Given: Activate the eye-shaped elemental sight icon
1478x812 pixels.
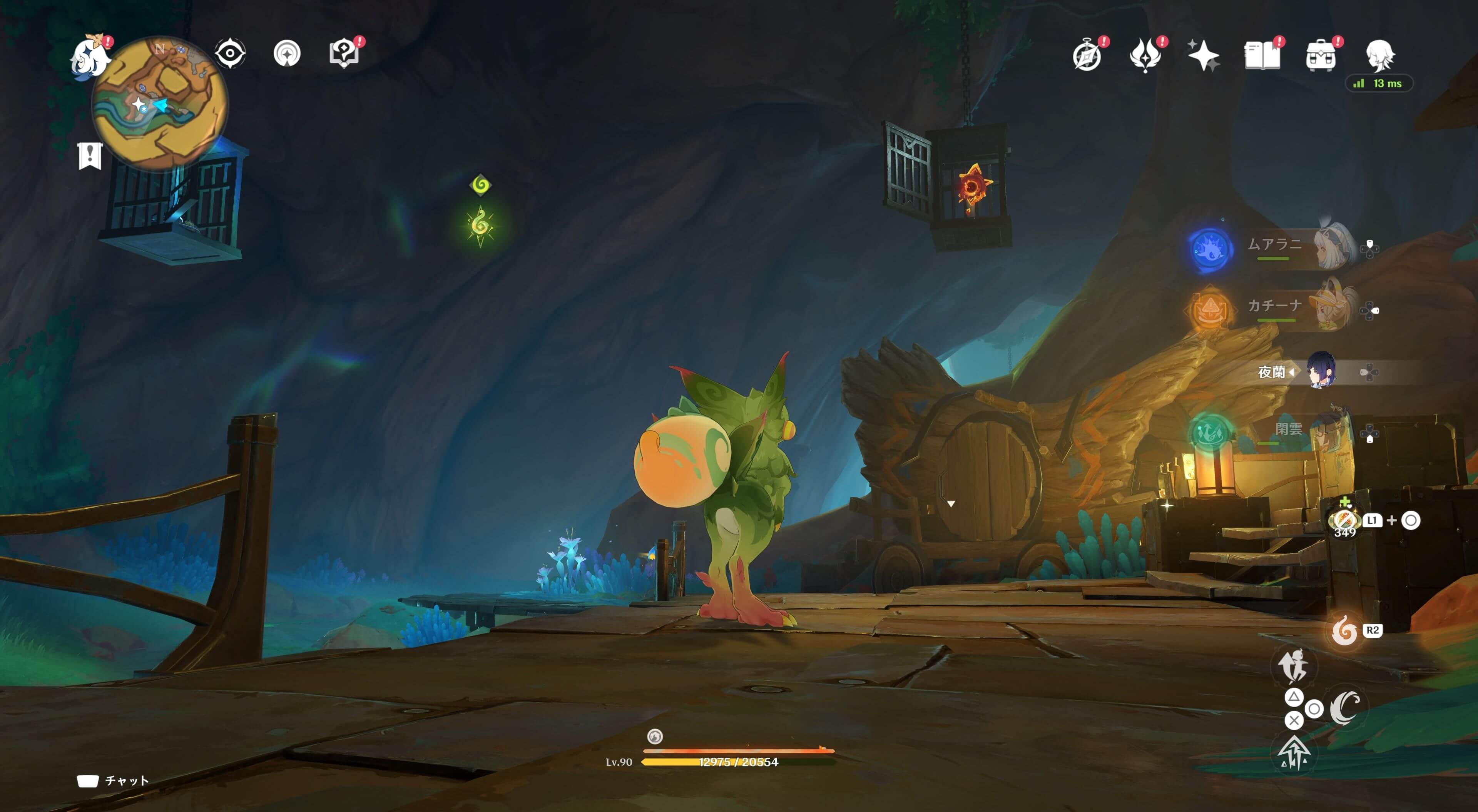Looking at the screenshot, I should coord(230,54).
